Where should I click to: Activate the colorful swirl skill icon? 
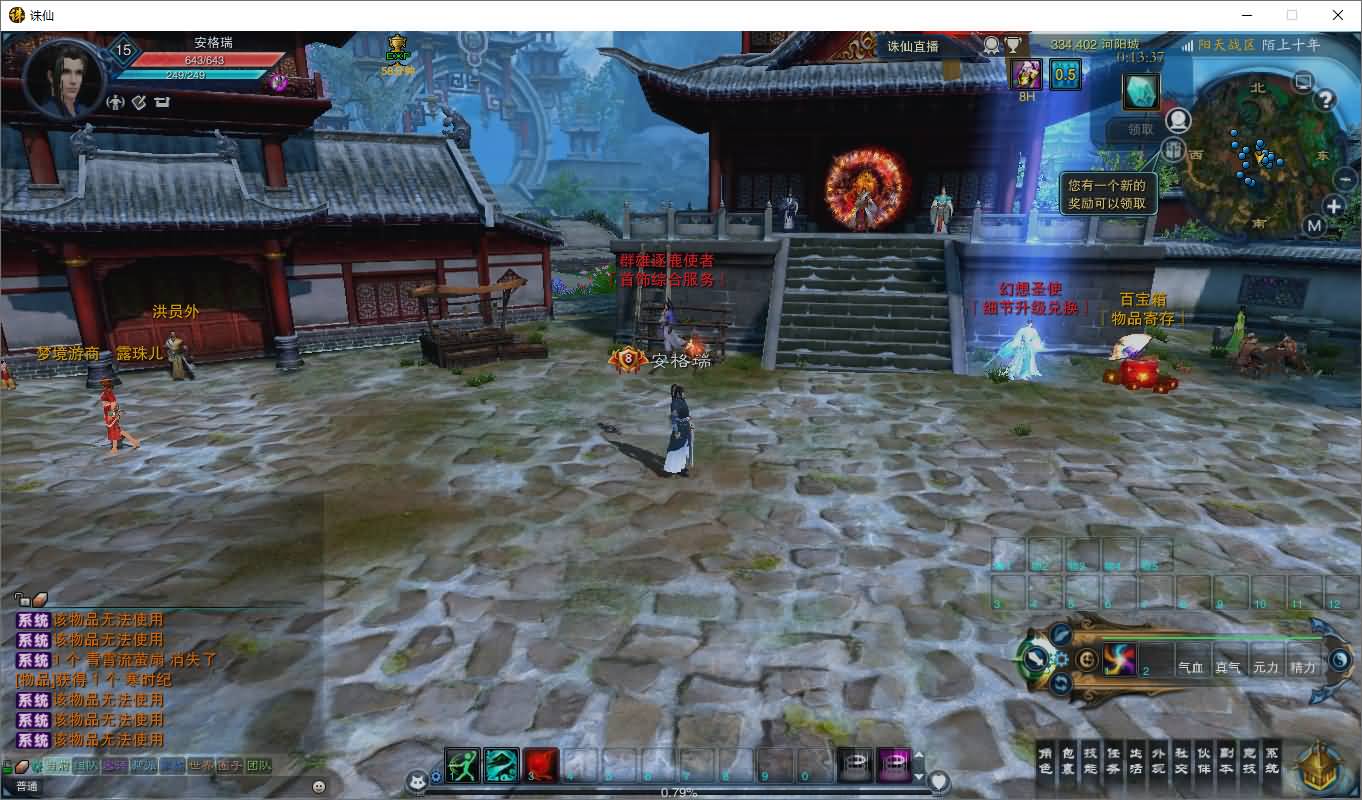[x=1120, y=659]
